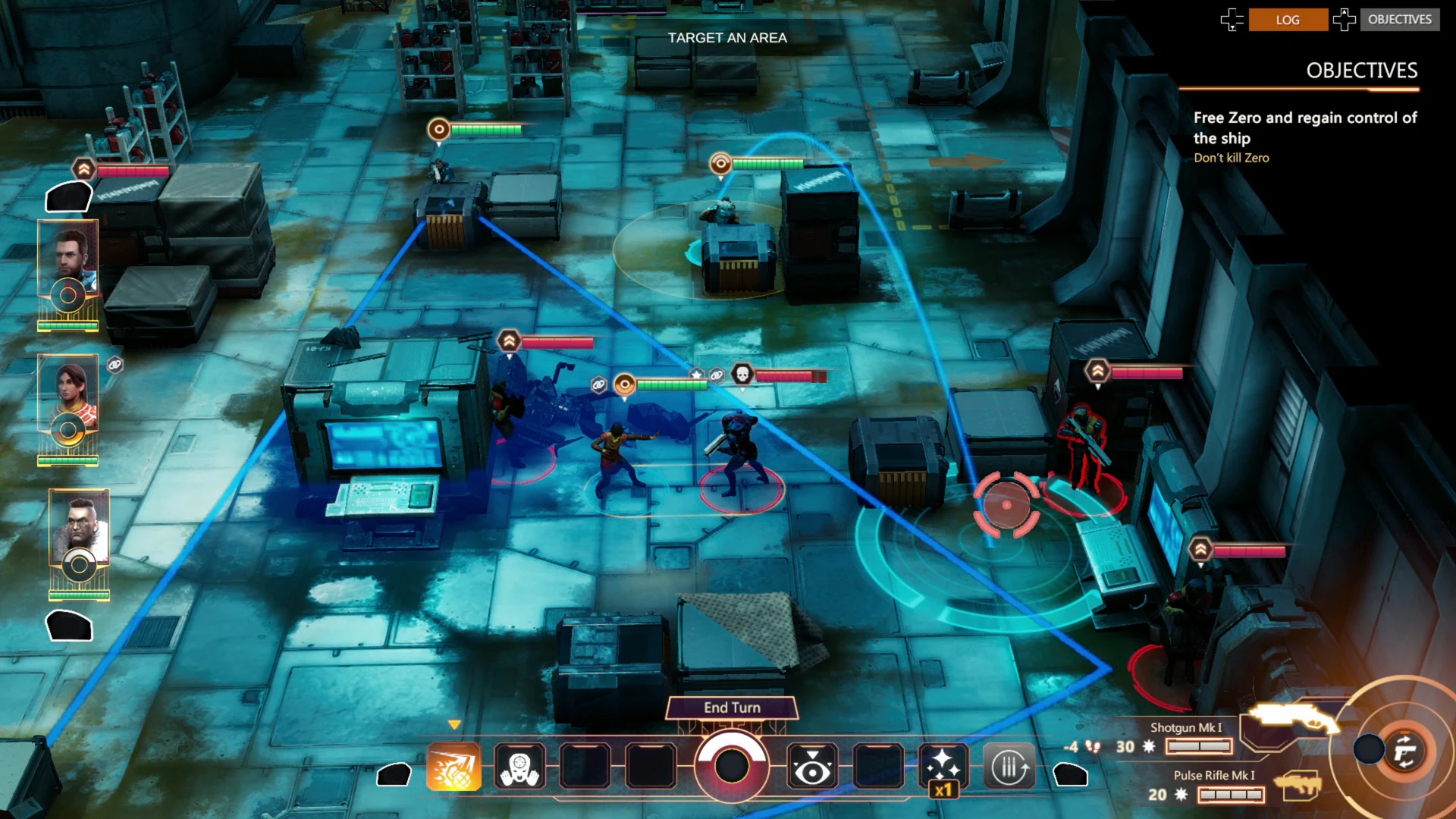Use the perception eye ability
The height and width of the screenshot is (819, 1456).
(814, 766)
